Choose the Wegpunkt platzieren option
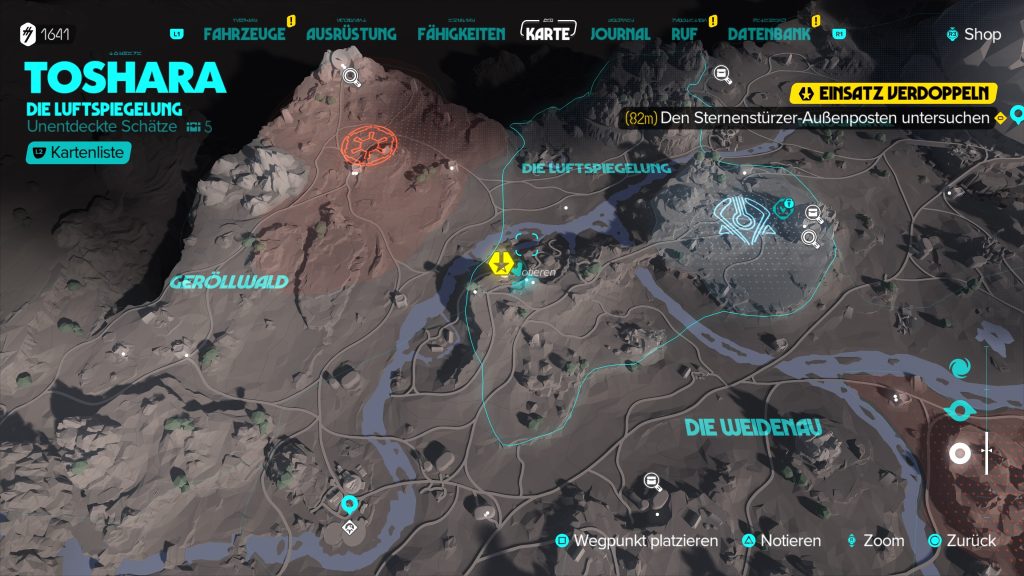 coord(637,541)
